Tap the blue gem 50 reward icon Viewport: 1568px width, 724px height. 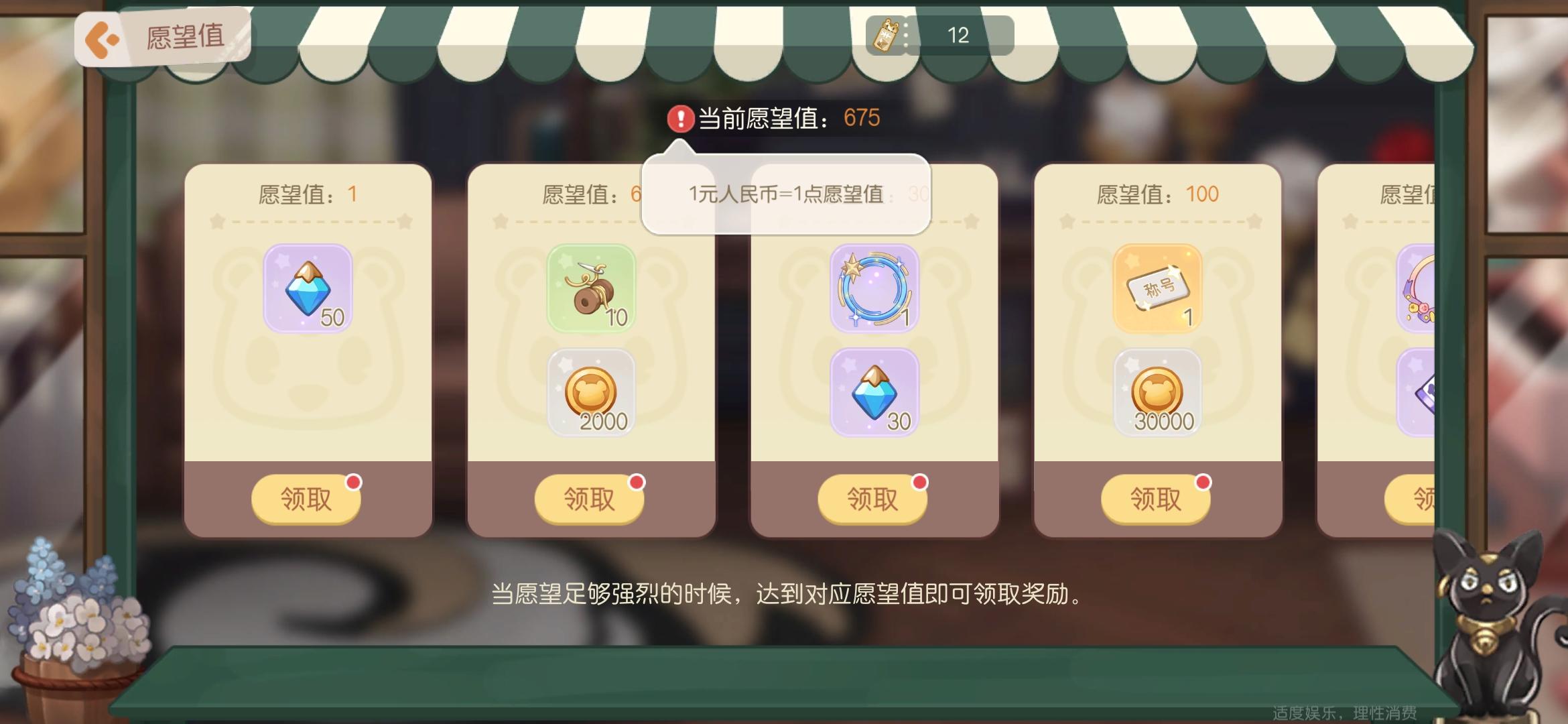tap(308, 288)
